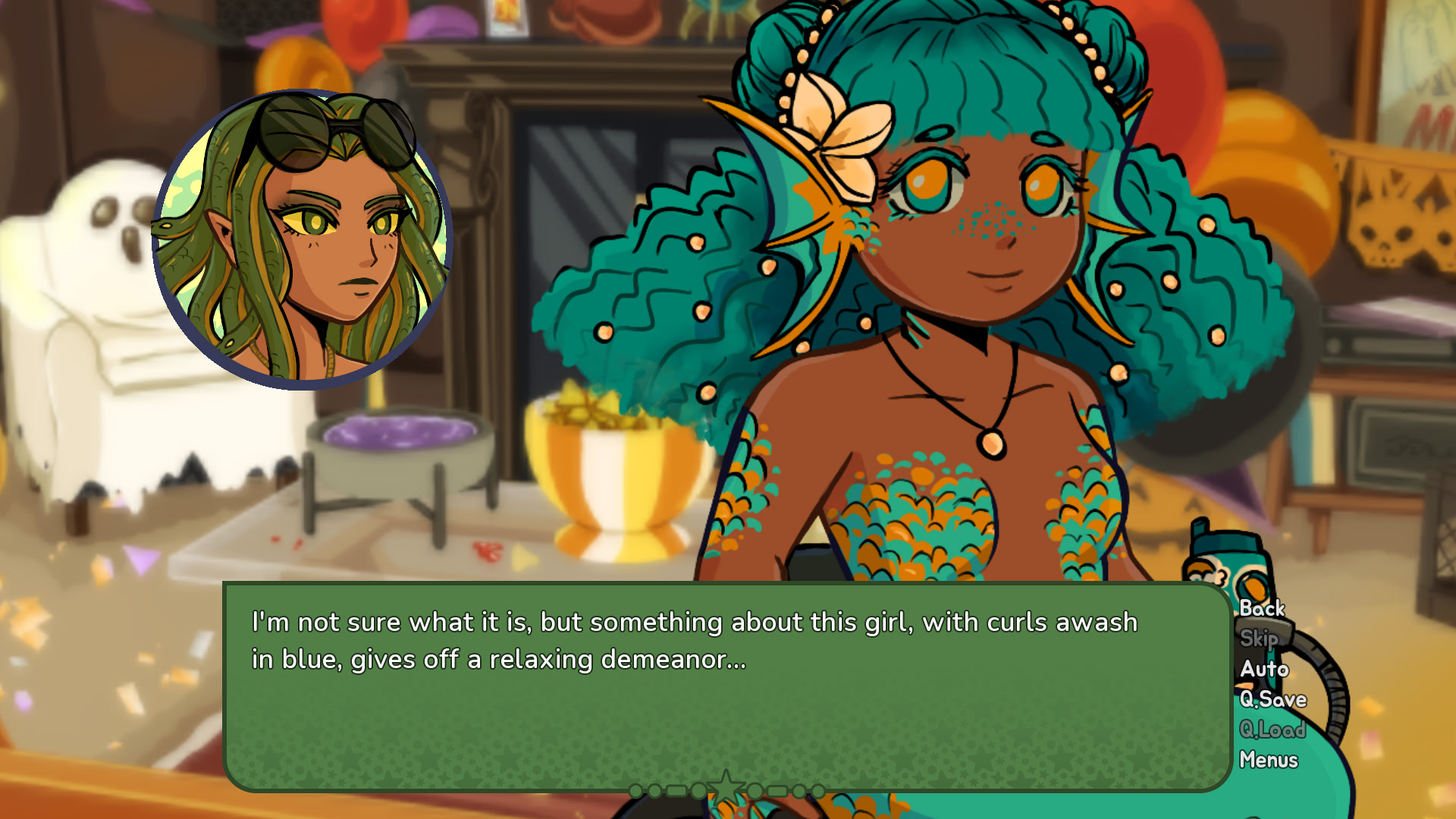Open the Menus option
The height and width of the screenshot is (819, 1456).
pos(1269,759)
